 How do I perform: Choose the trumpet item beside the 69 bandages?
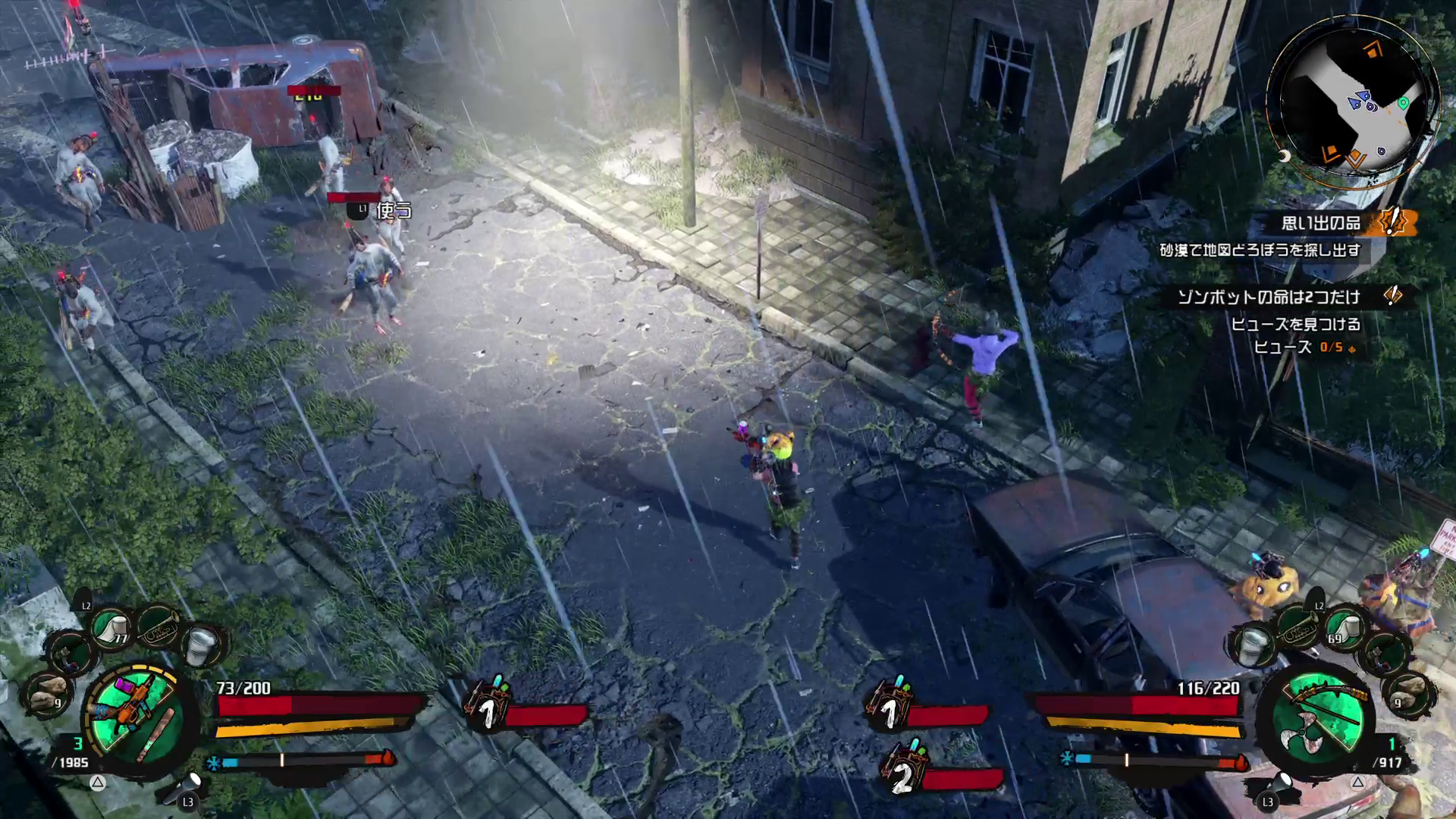pos(1298,626)
